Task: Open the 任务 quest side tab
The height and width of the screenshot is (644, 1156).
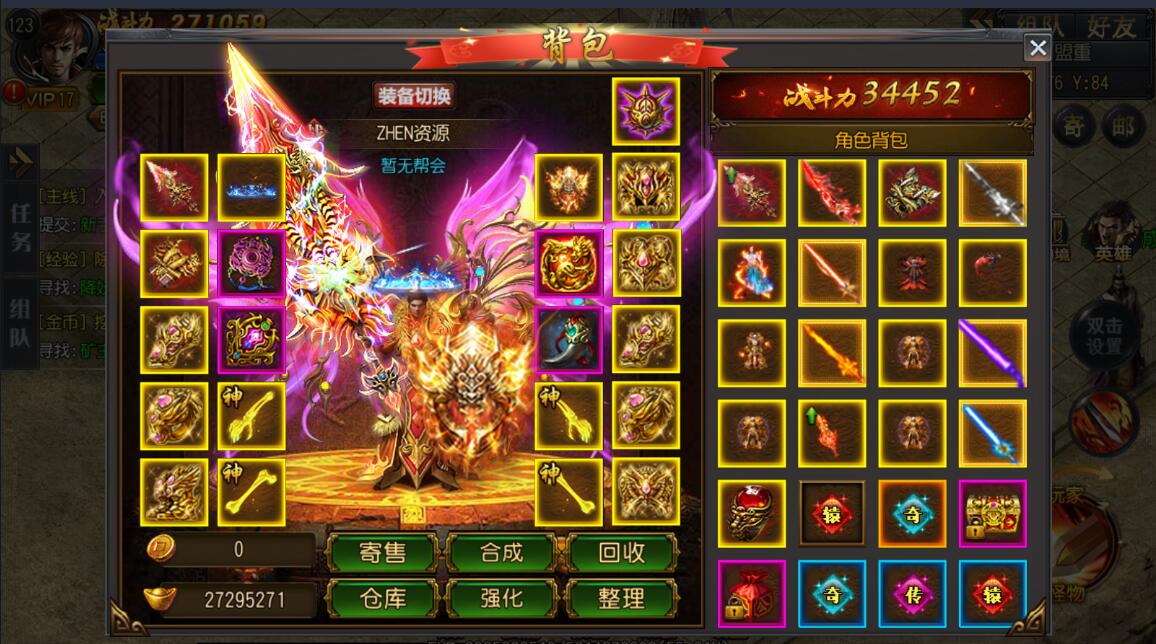Action: [x=21, y=226]
